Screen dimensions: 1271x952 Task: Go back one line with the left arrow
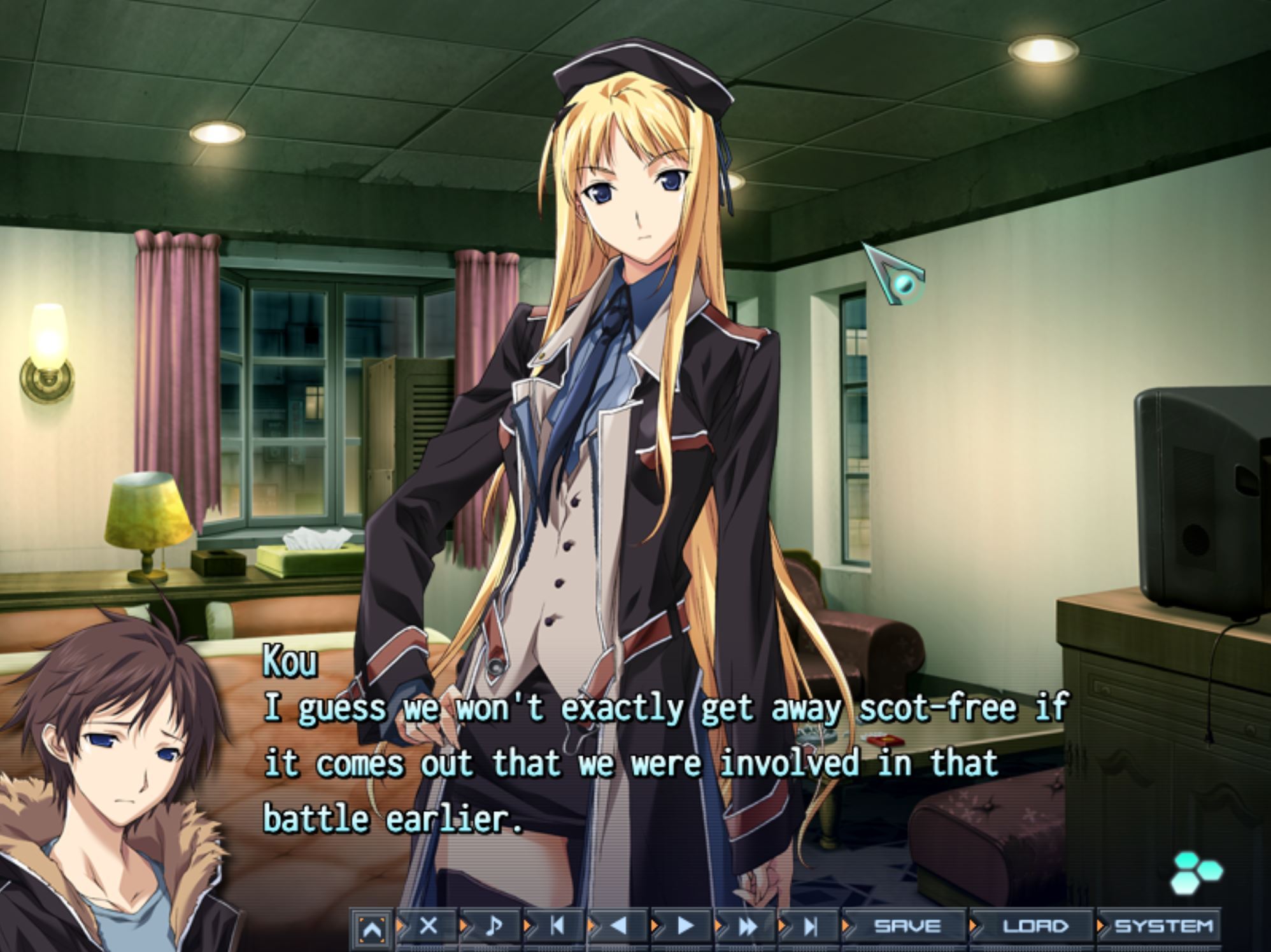coord(619,927)
